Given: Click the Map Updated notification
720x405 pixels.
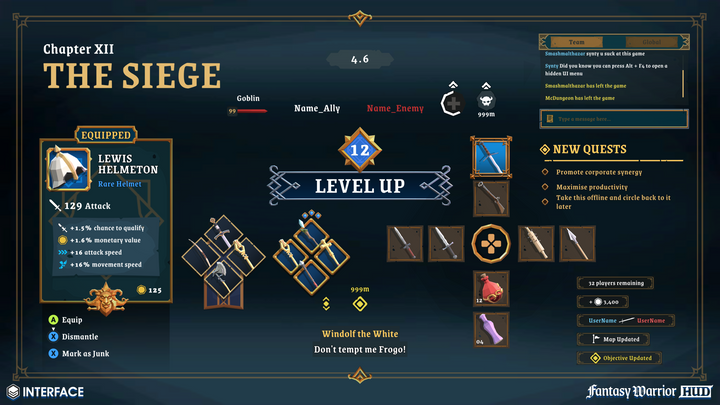Looking at the screenshot, I should click(x=620, y=339).
